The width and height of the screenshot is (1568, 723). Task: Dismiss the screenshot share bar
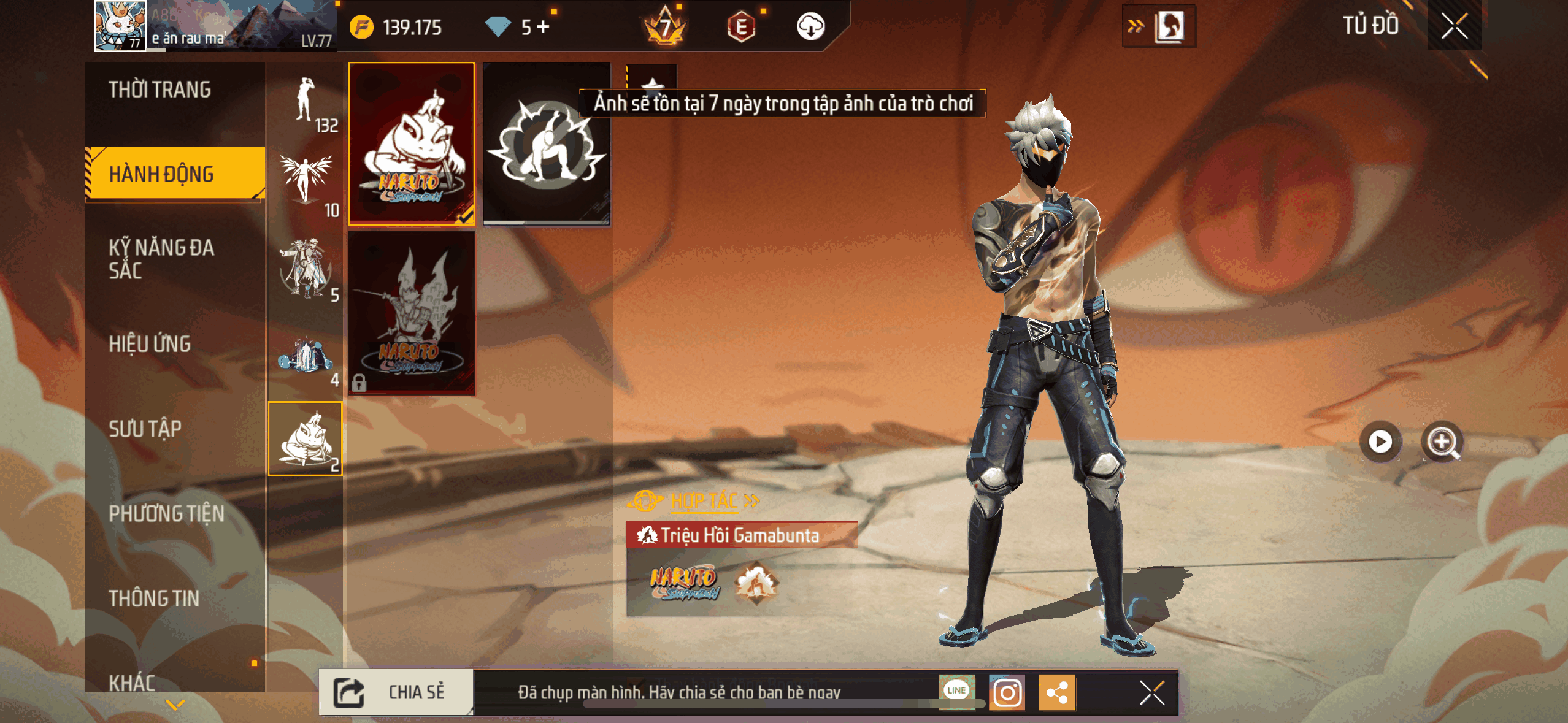[x=1151, y=693]
